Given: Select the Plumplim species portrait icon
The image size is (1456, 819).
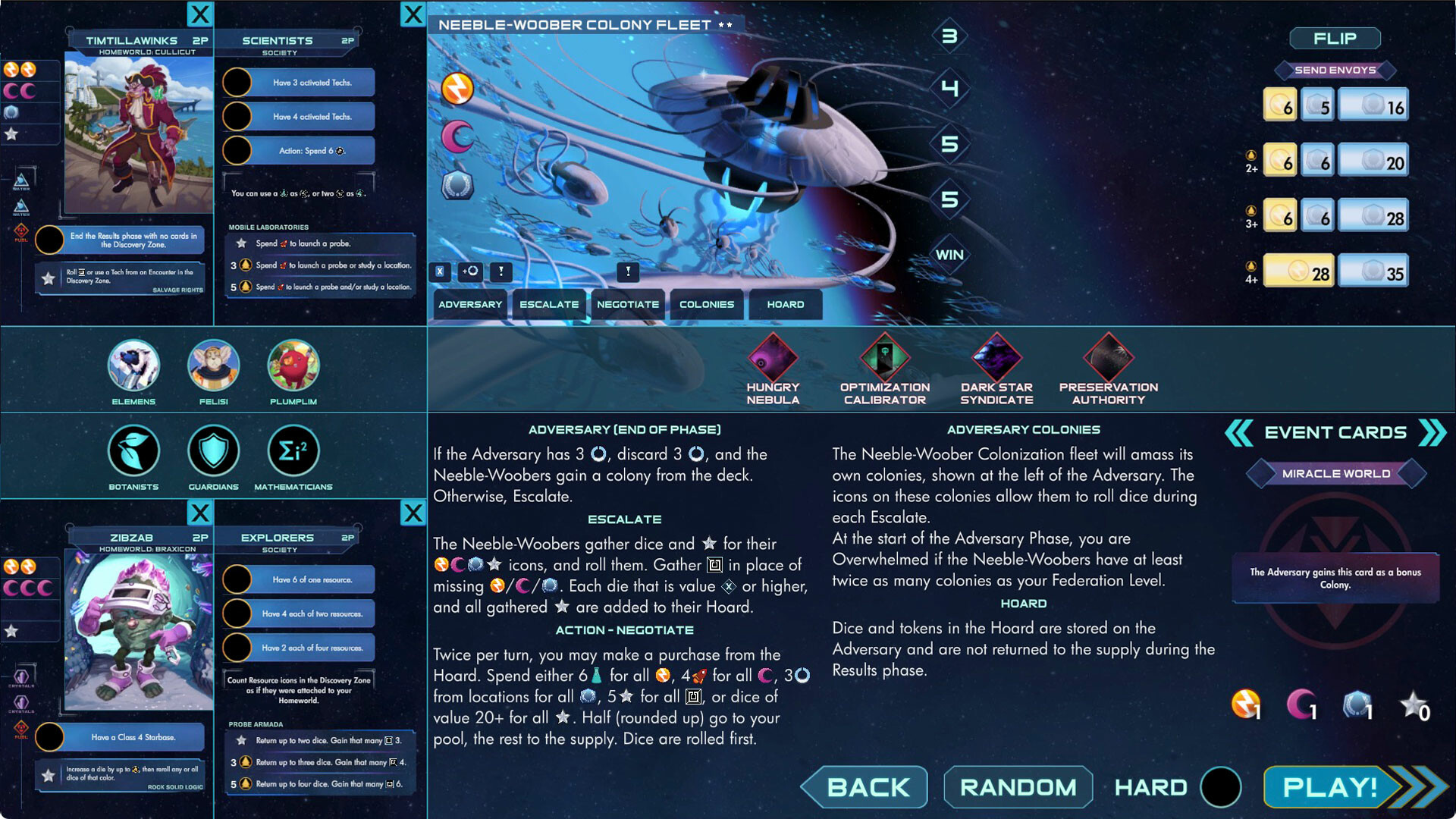Looking at the screenshot, I should [x=293, y=368].
